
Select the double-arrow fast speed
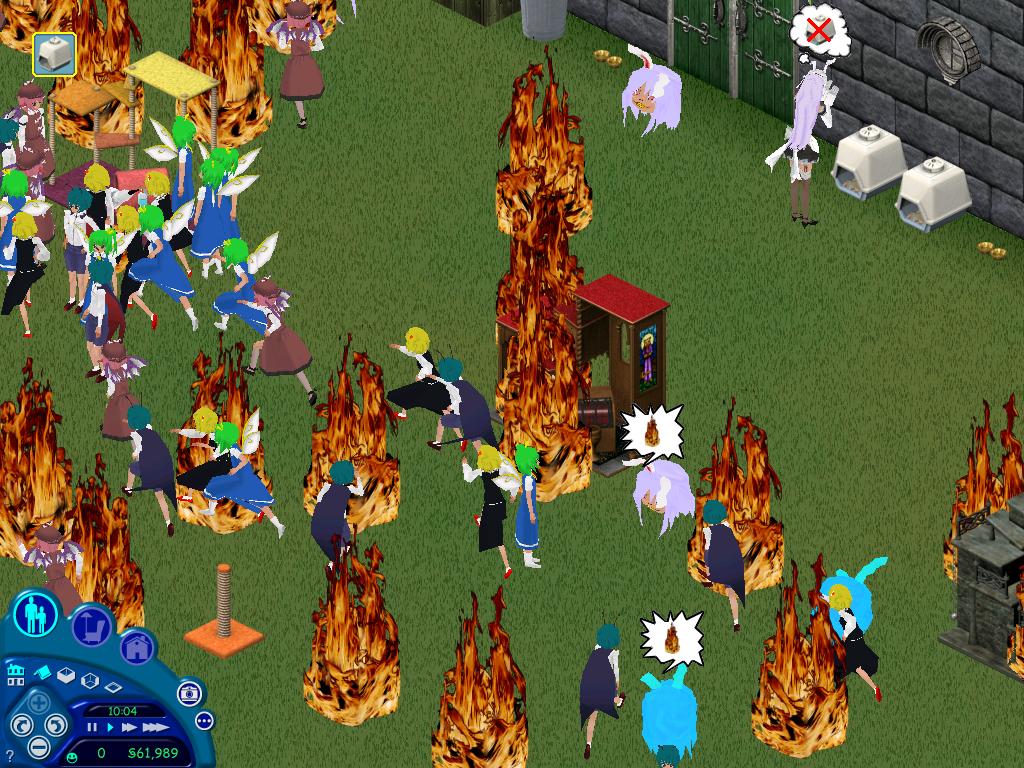point(131,728)
